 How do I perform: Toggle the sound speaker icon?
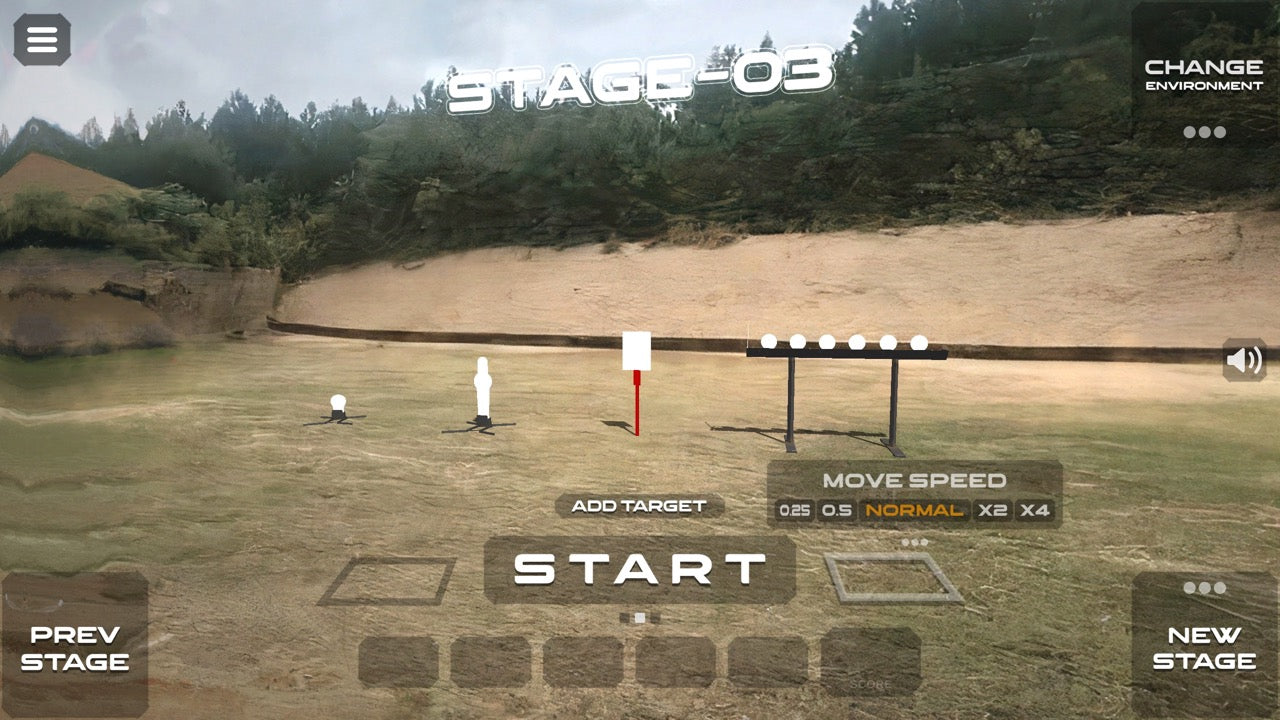click(1244, 360)
